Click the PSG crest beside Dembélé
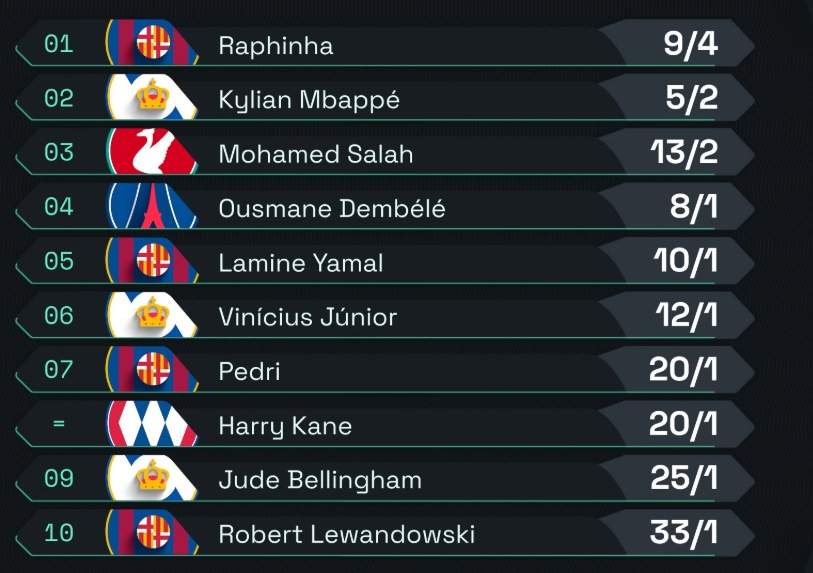This screenshot has width=813, height=573. (x=153, y=208)
